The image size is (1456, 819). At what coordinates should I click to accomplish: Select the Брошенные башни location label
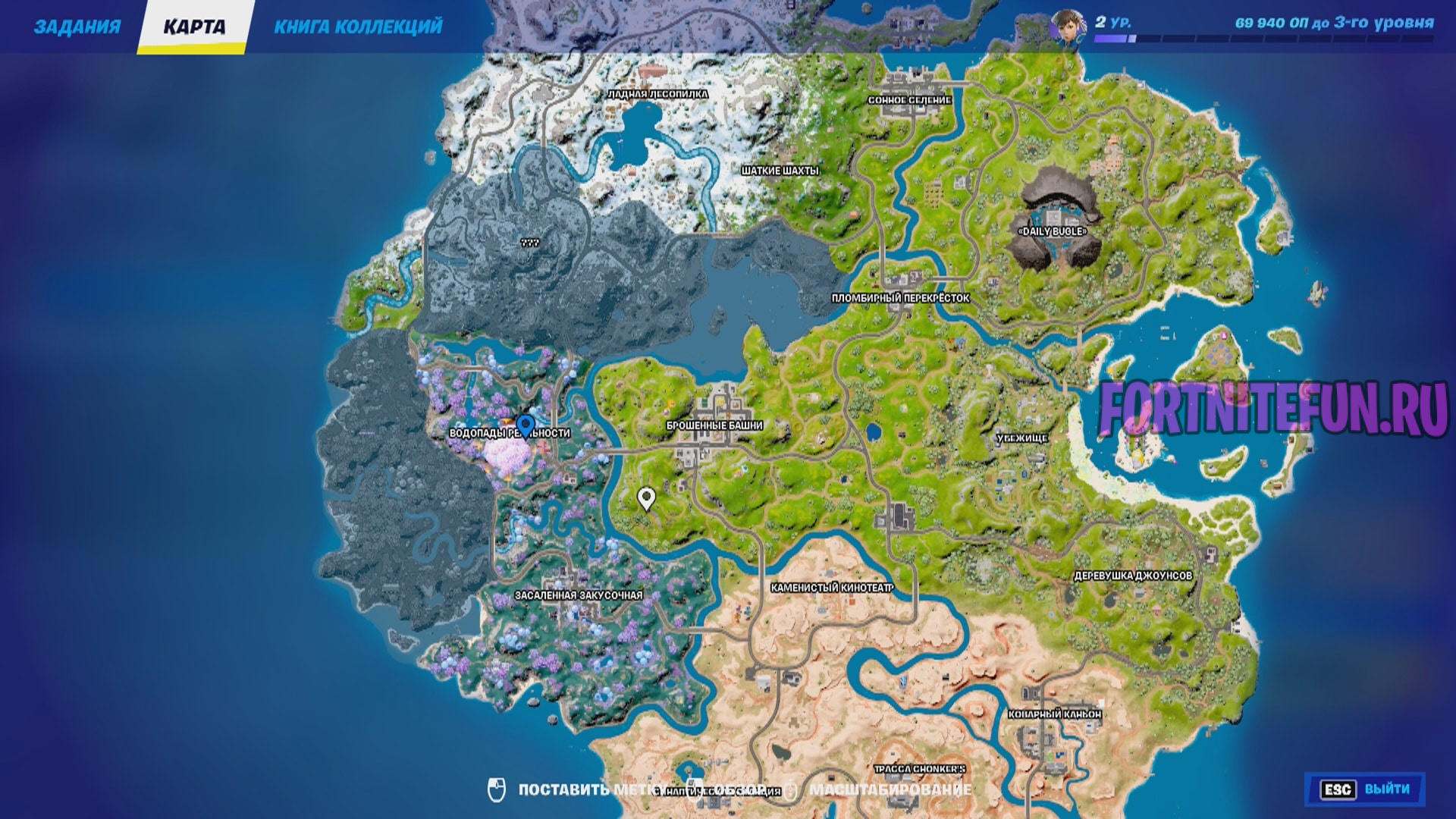point(714,425)
